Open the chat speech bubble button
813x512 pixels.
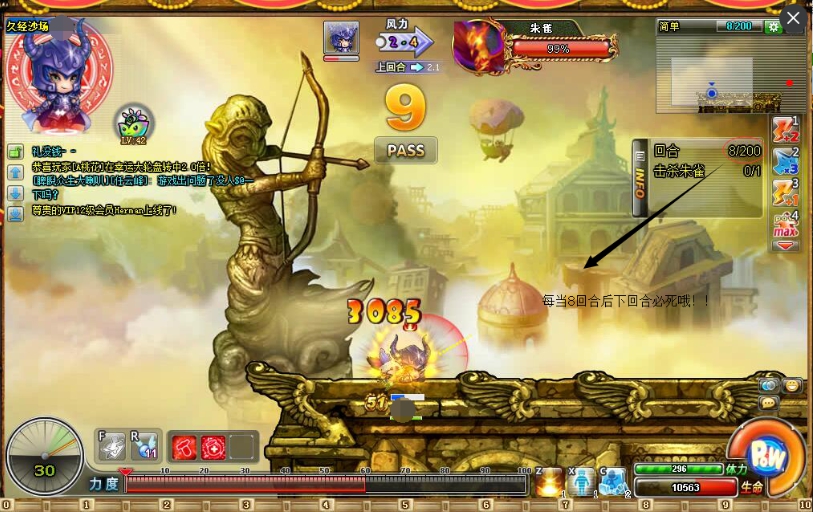pos(769,402)
